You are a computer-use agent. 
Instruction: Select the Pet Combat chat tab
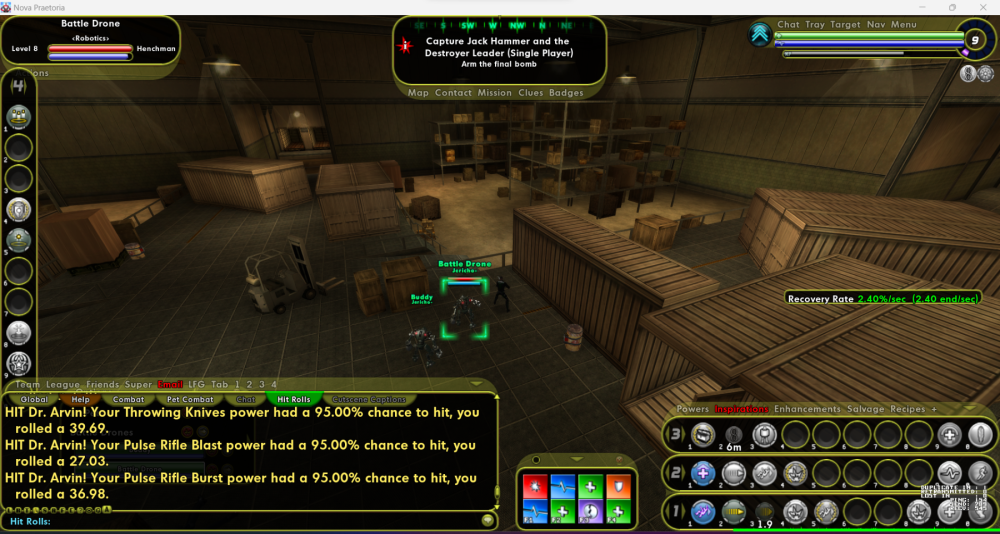[189, 400]
